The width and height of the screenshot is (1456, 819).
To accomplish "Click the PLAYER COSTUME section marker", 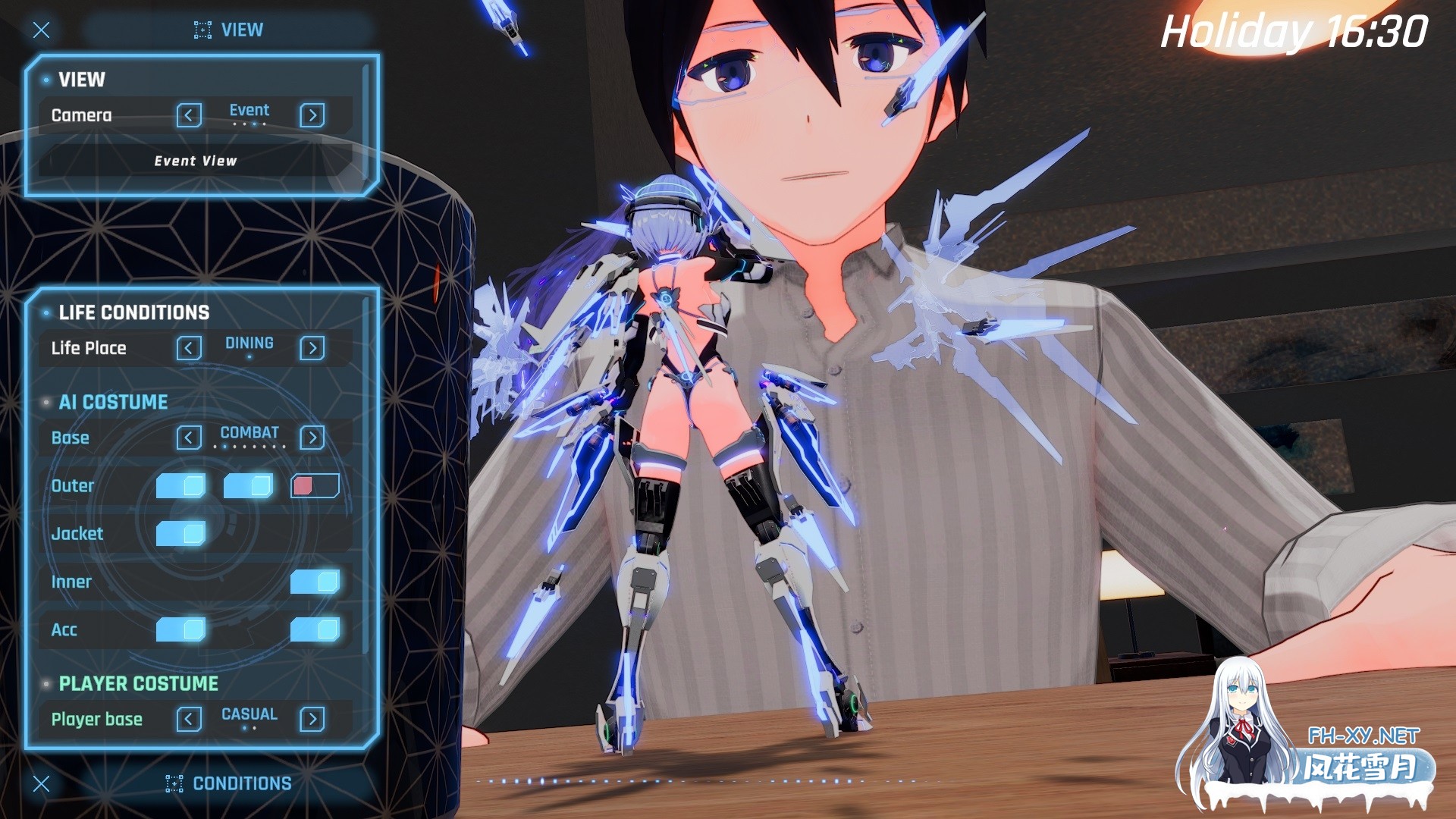I will (47, 682).
